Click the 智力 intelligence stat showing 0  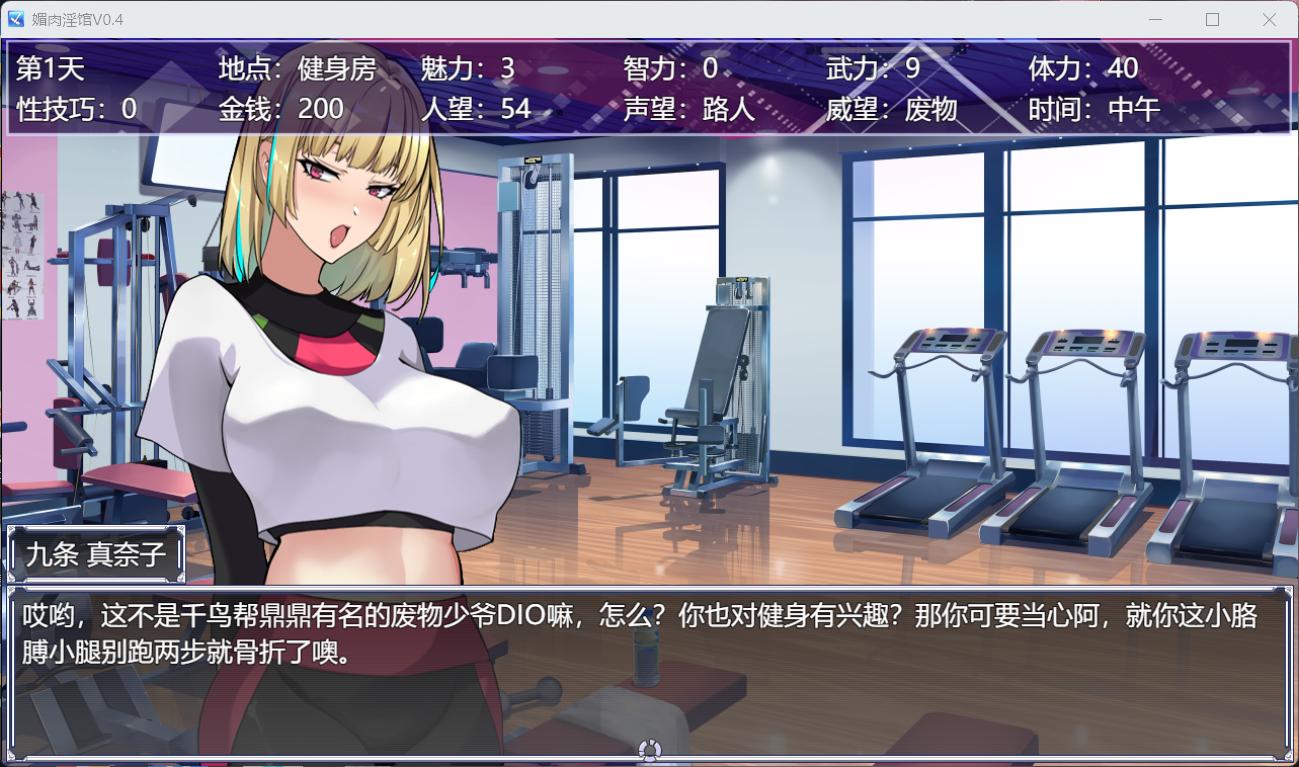tap(670, 68)
